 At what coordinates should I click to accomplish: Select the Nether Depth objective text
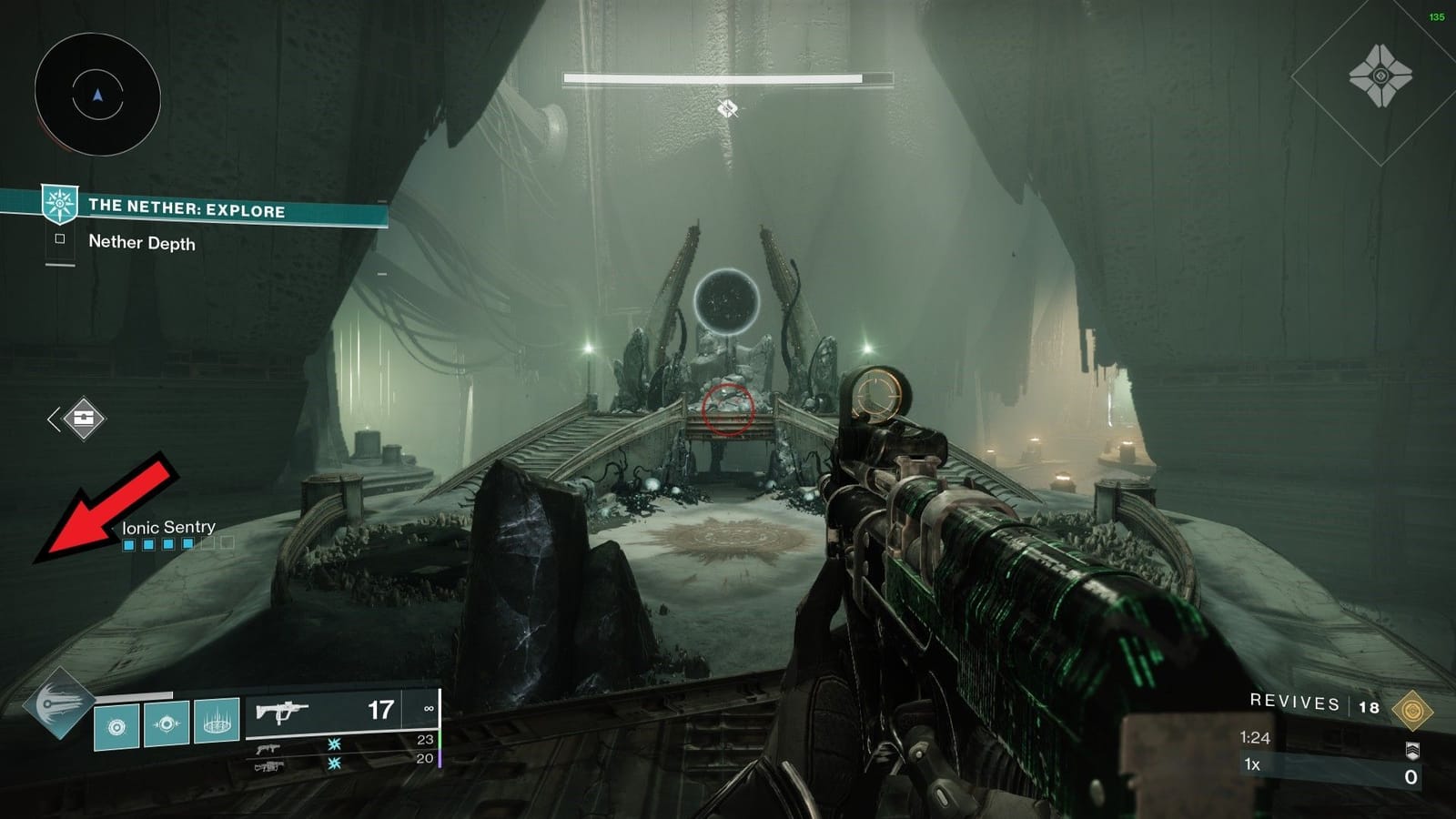tap(142, 243)
